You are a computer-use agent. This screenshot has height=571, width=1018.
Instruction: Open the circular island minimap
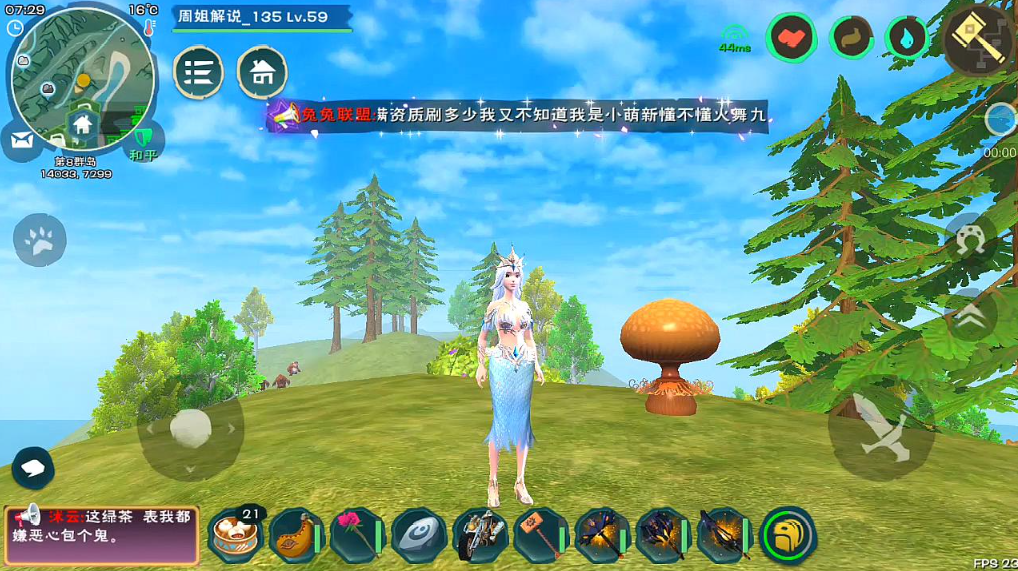(82, 70)
